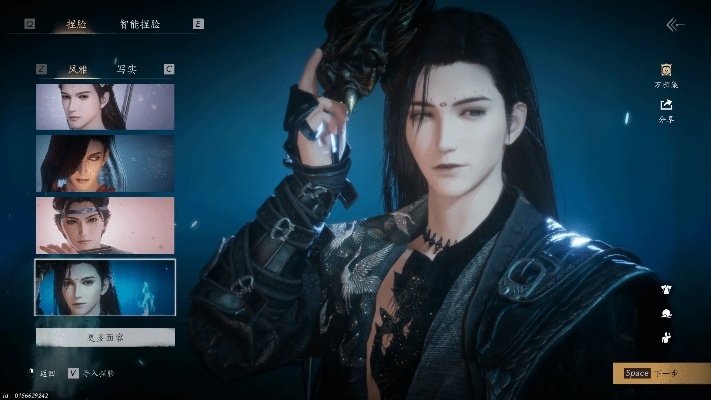
Task: Toggle the clothing outfit preview icon
Action: pos(666,290)
